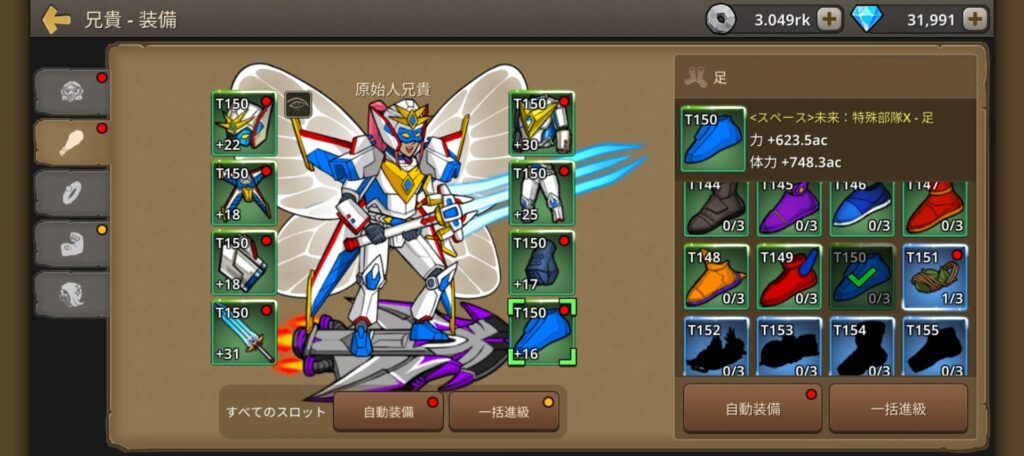Open the flexing arm tab

(70, 244)
